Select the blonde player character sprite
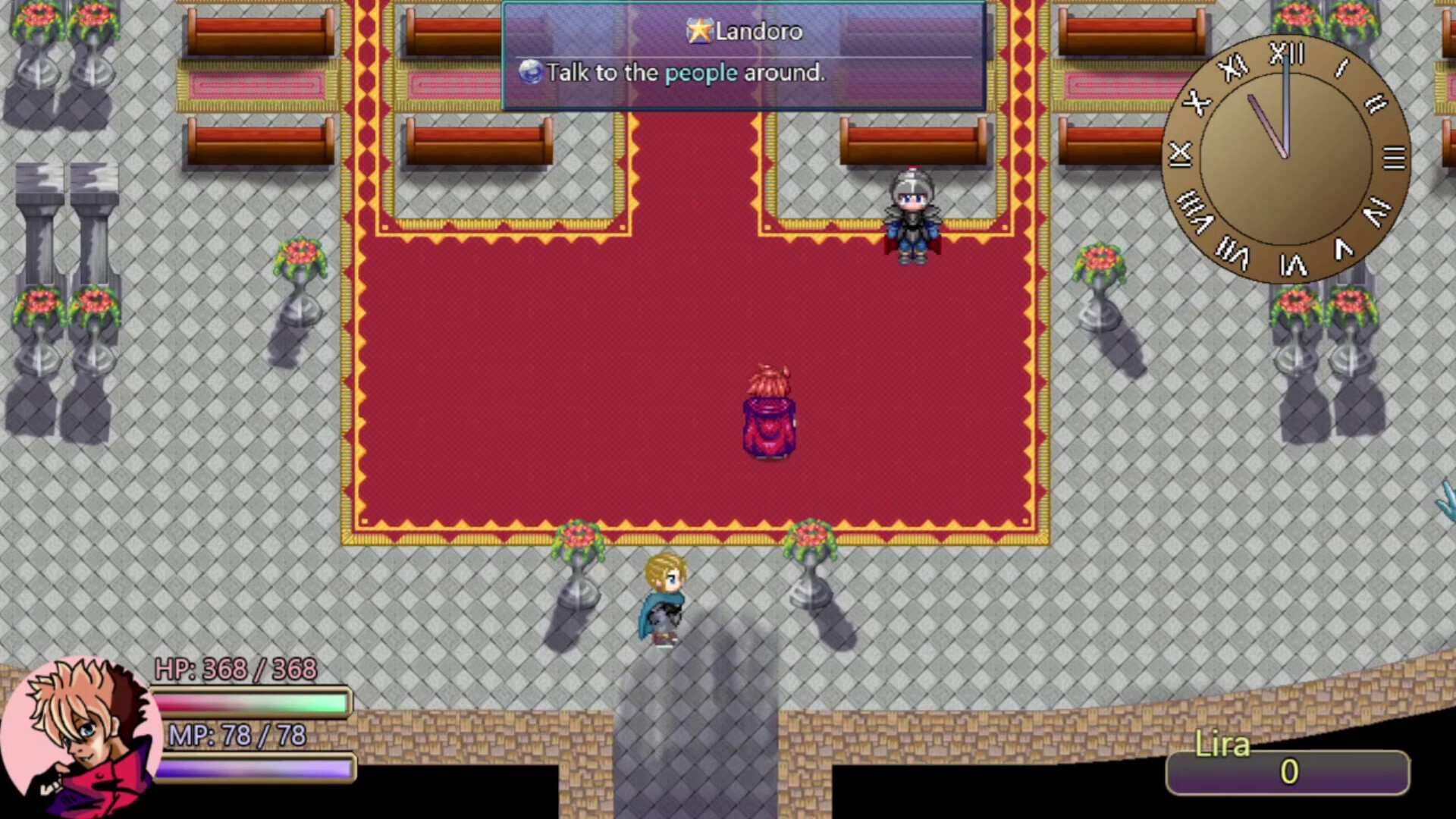The width and height of the screenshot is (1456, 819). point(664,603)
